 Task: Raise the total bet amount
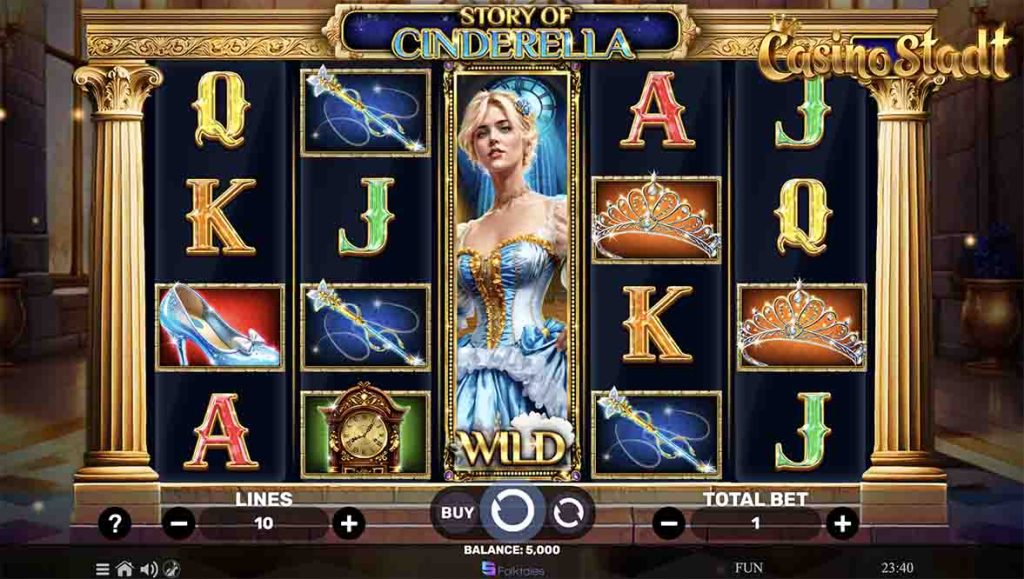[843, 523]
